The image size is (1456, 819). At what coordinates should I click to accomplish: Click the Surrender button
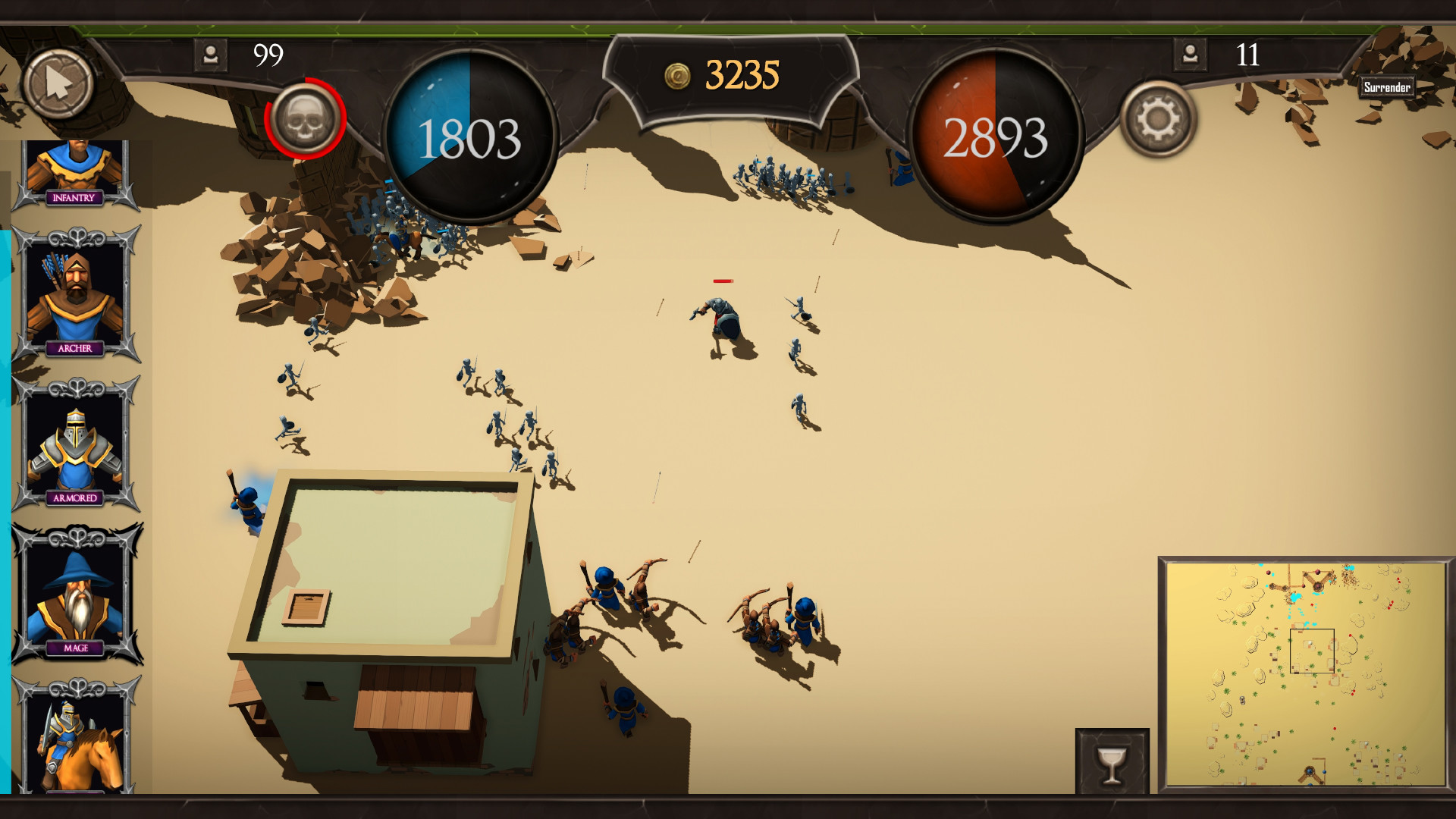click(x=1386, y=87)
